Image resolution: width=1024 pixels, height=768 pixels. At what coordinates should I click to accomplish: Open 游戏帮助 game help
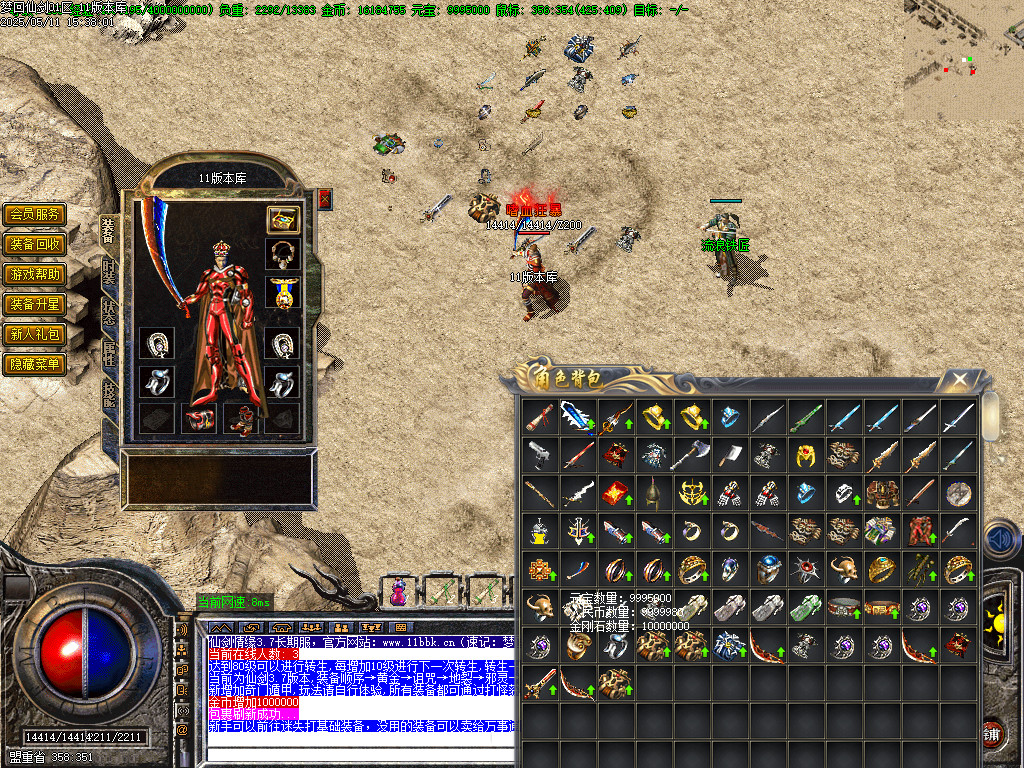(35, 274)
